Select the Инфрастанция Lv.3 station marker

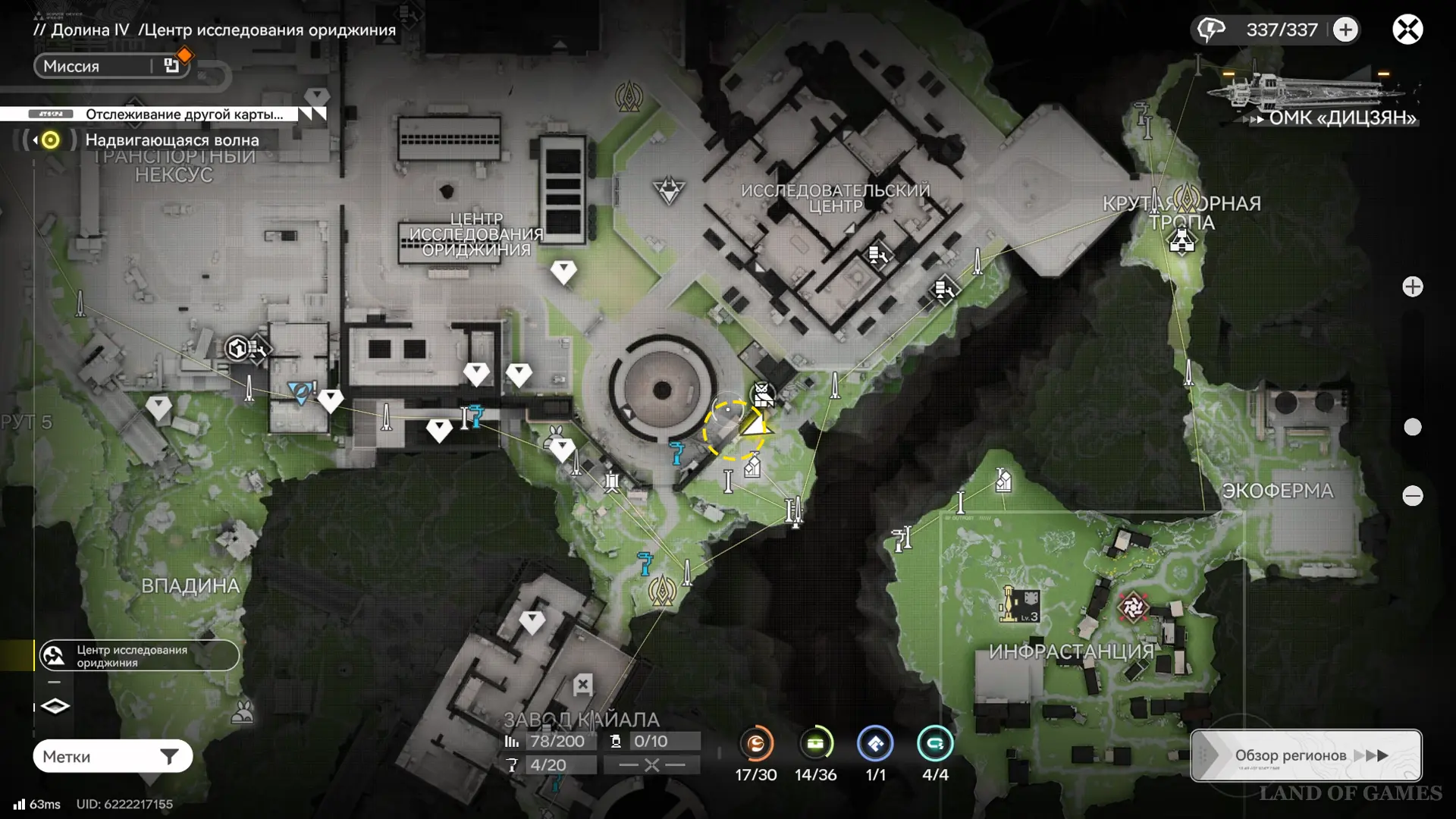[1020, 605]
